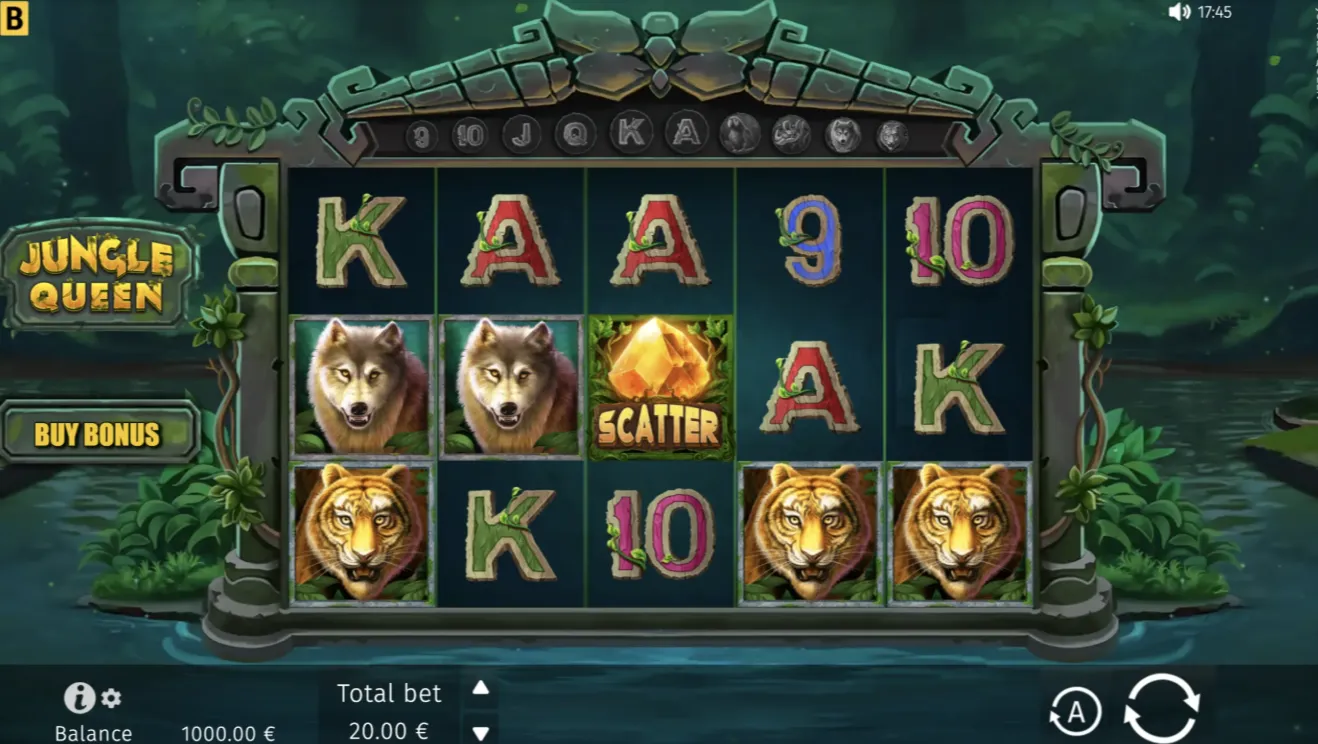Image resolution: width=1318 pixels, height=744 pixels.
Task: Open the settings gear icon
Action: click(x=111, y=698)
